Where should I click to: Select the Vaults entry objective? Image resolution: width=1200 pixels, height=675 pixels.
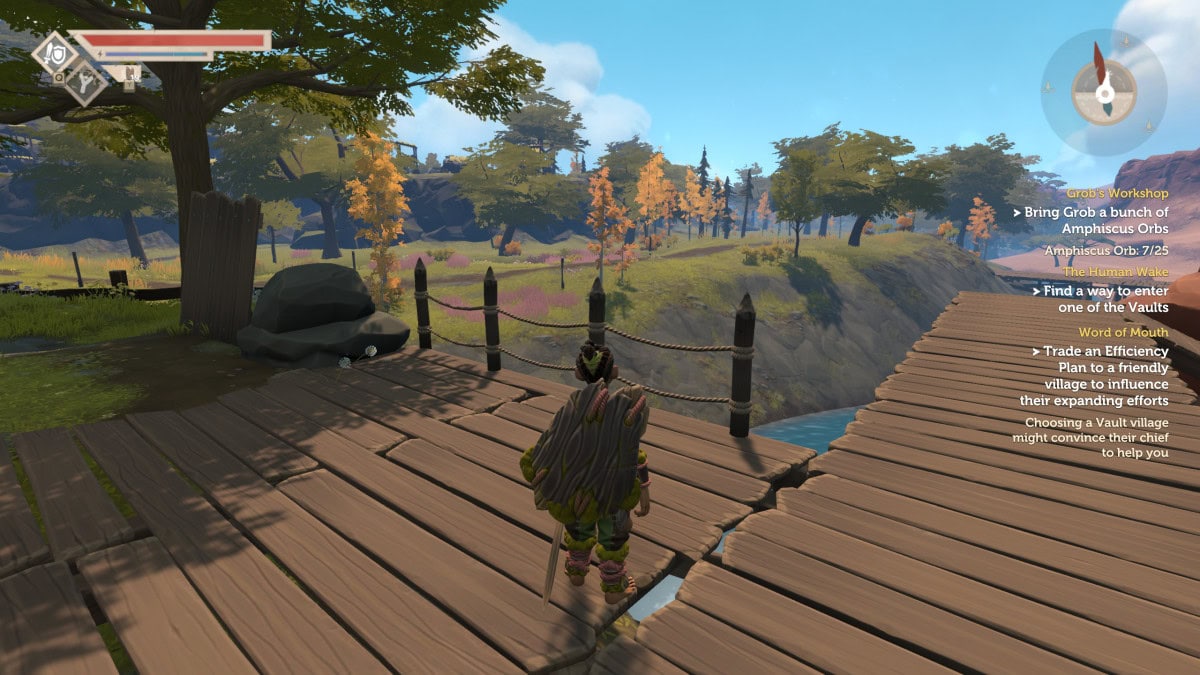[x=1098, y=299]
